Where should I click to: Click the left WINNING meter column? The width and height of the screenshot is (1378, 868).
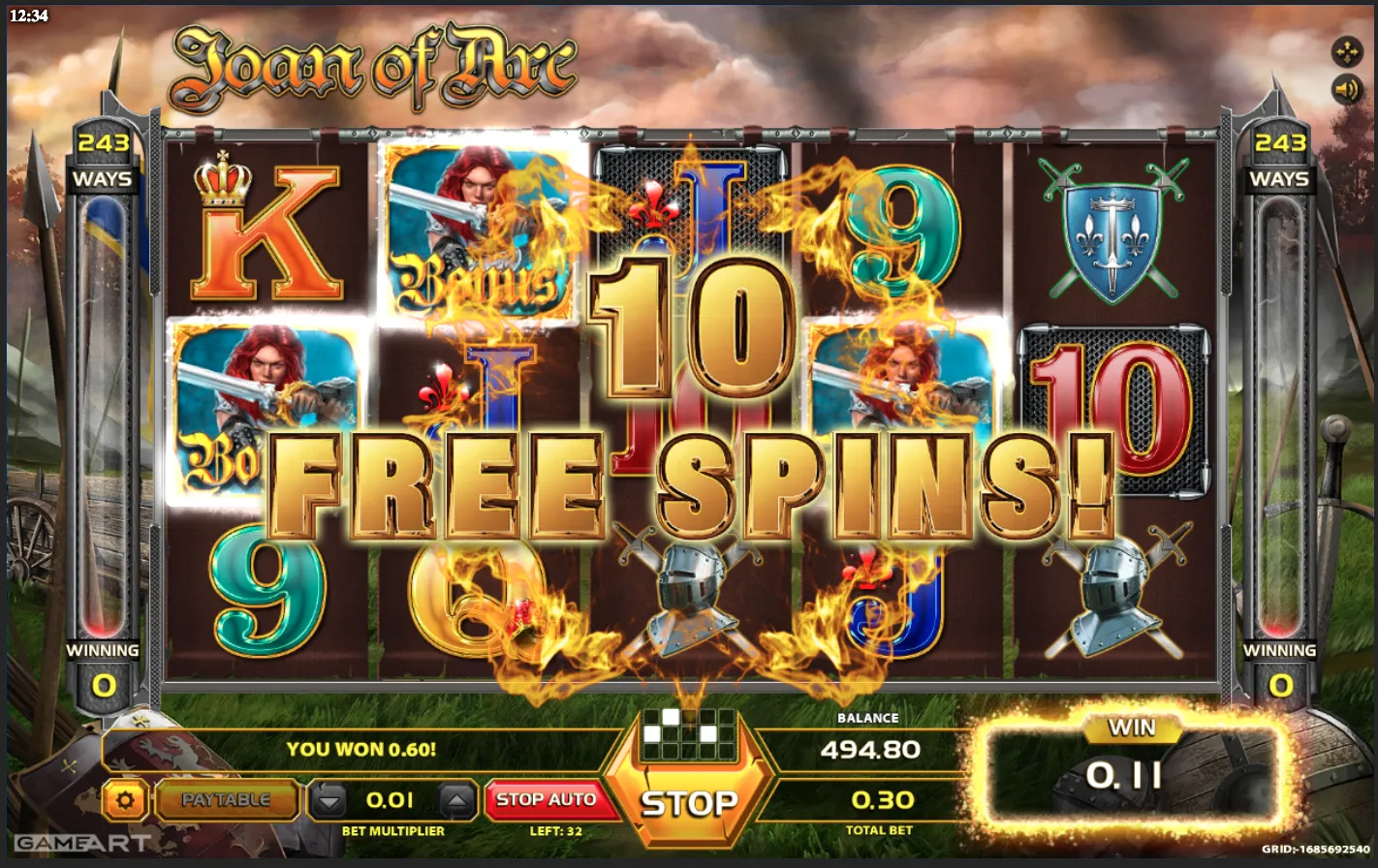coord(105,417)
